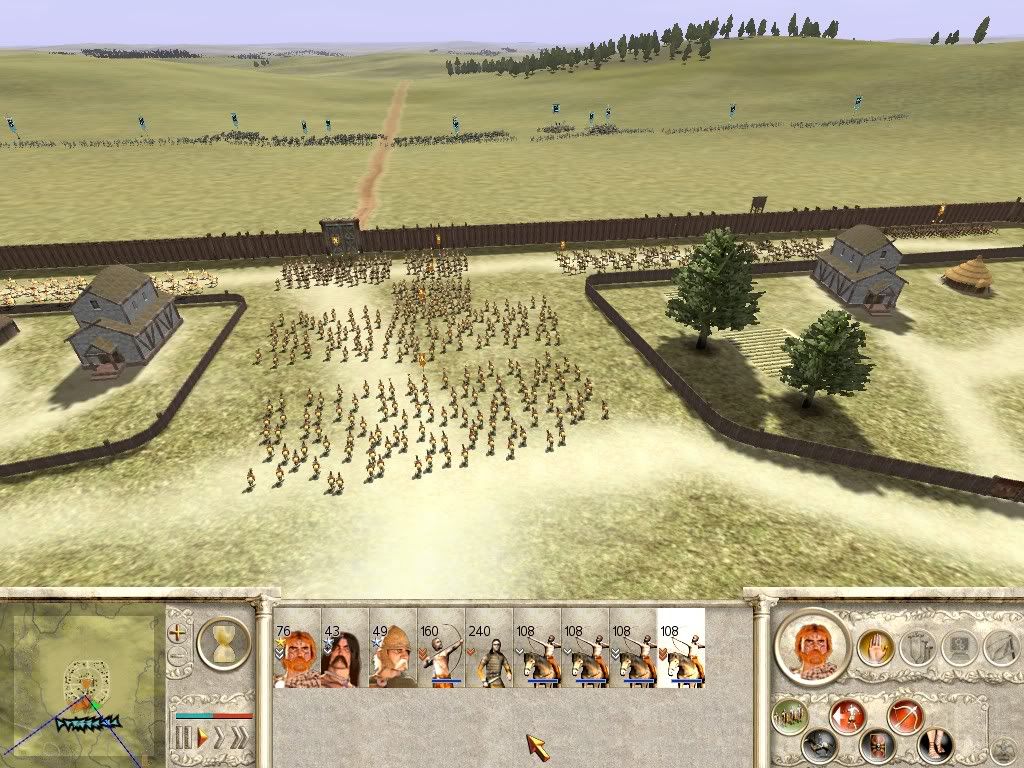Toggle run mode with the feet icon
This screenshot has width=1024, height=768.
(935, 745)
